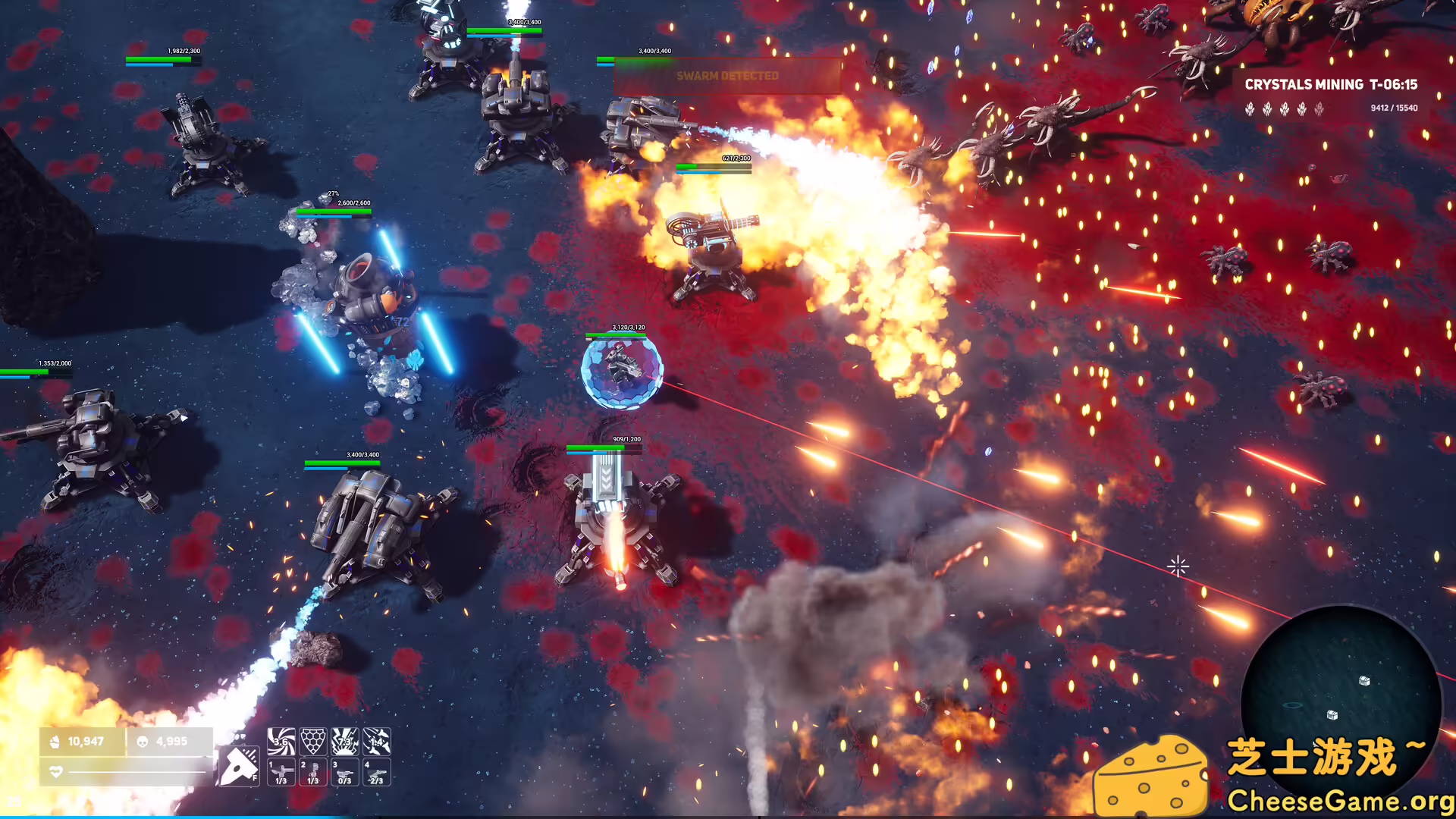1456x819 pixels.
Task: Activate the honeycomb shield ability
Action: [x=313, y=741]
